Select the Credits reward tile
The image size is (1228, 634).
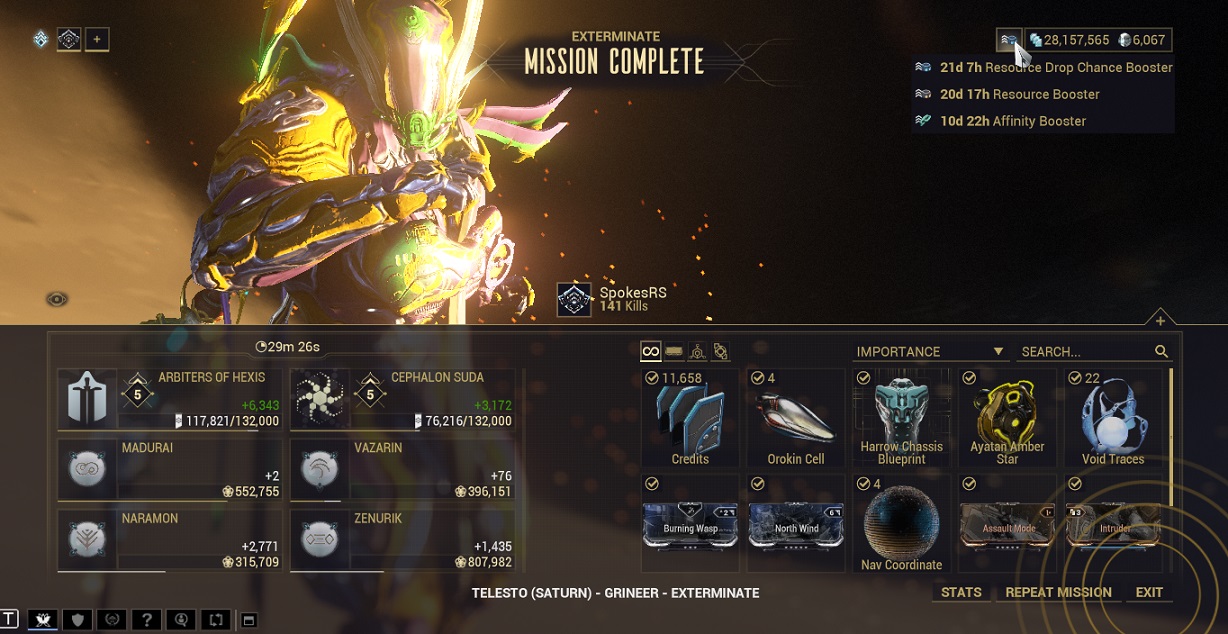click(x=690, y=418)
